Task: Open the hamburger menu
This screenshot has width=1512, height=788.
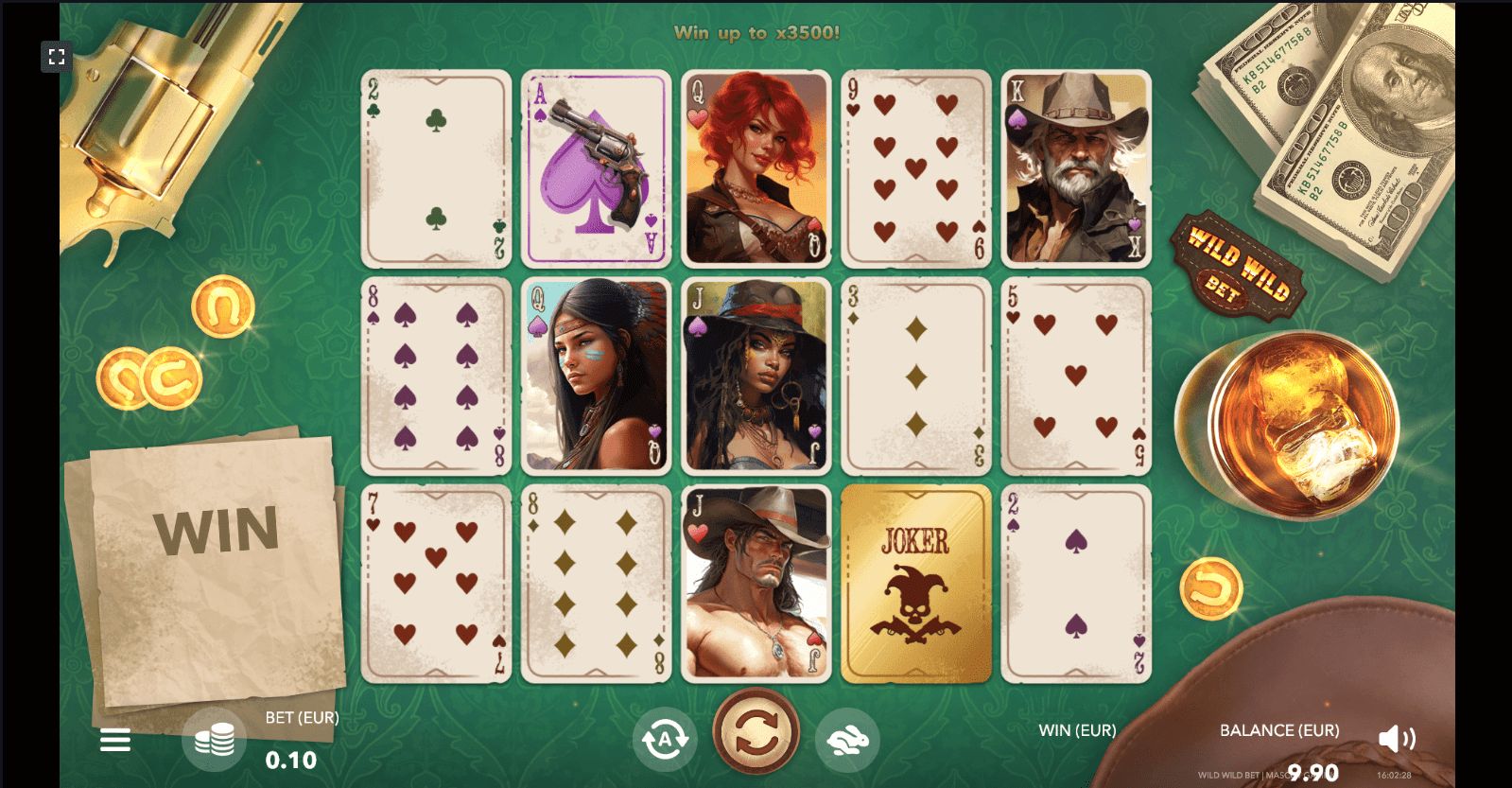Action: pyautogui.click(x=115, y=740)
